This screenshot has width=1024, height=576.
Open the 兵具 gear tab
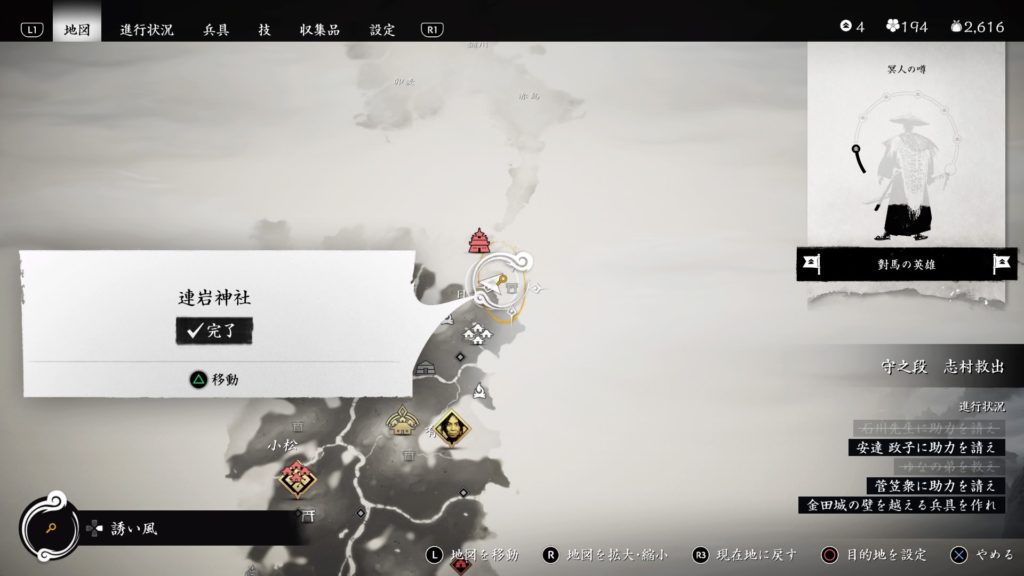pyautogui.click(x=216, y=29)
